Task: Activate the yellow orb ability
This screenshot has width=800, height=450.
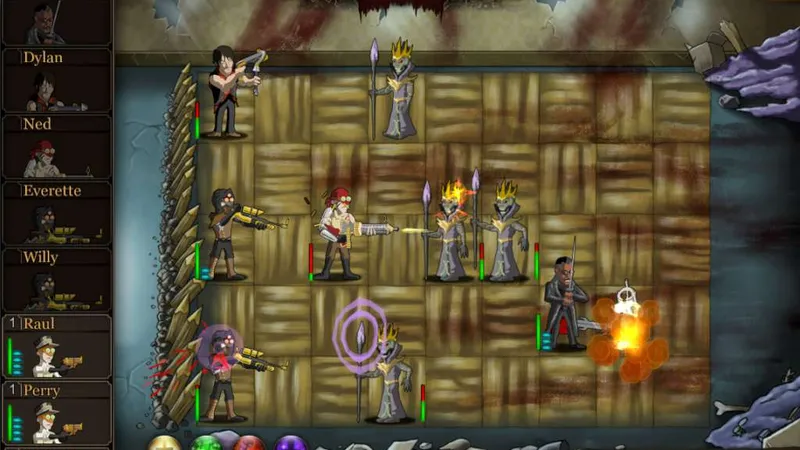Action: [x=165, y=443]
